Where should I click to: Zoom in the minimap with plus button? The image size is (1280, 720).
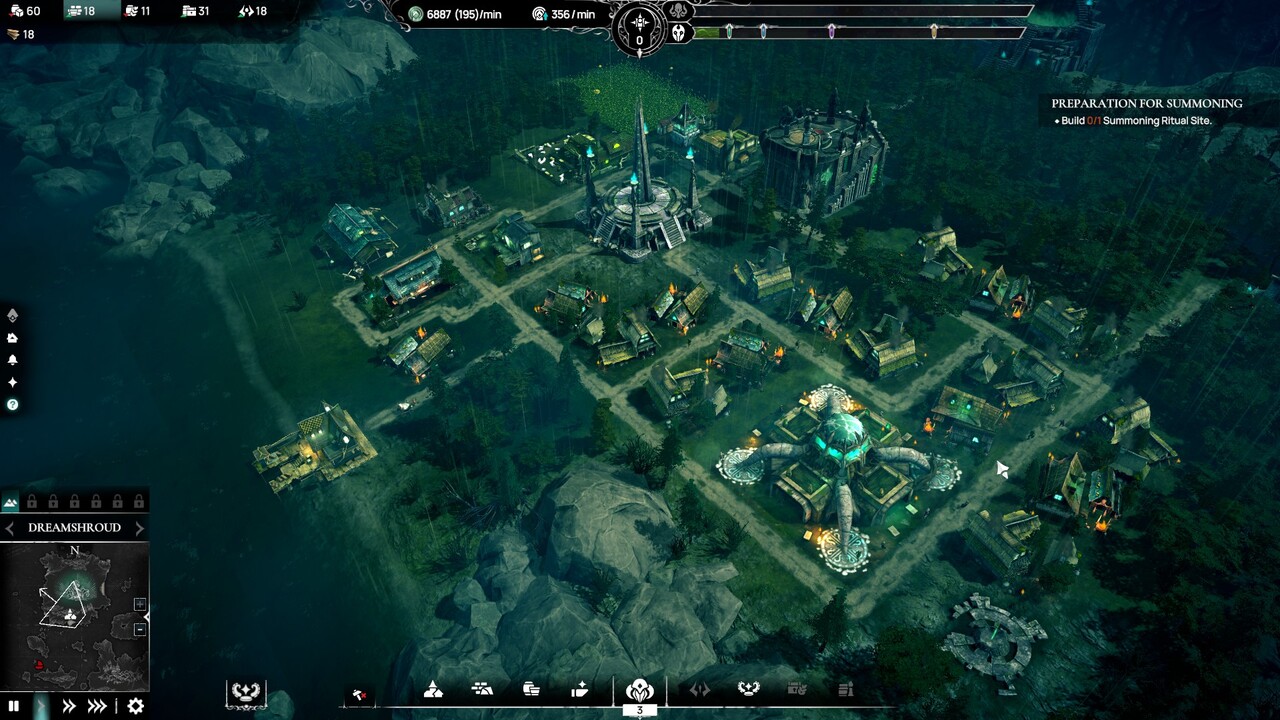tap(140, 604)
